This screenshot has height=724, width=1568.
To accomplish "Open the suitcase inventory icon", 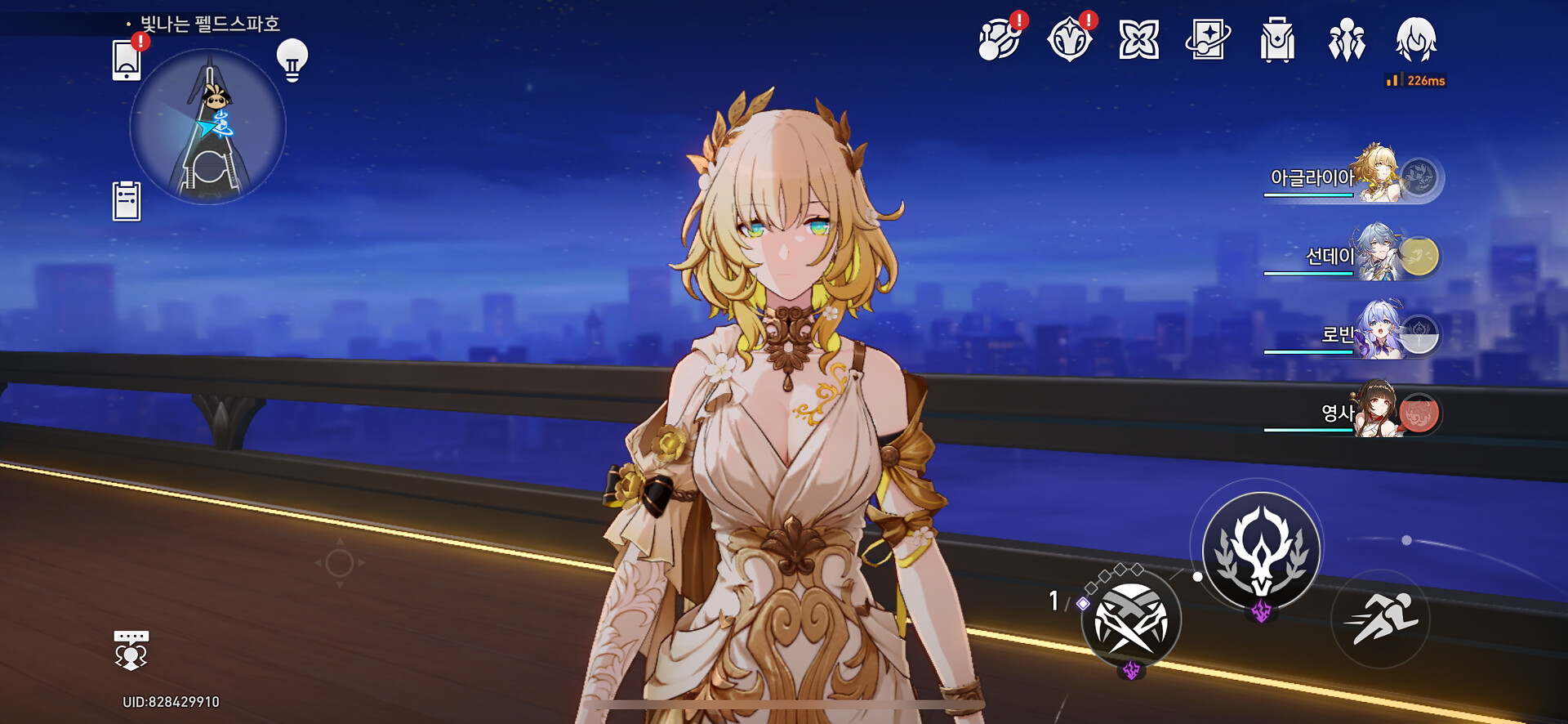I will [1277, 40].
